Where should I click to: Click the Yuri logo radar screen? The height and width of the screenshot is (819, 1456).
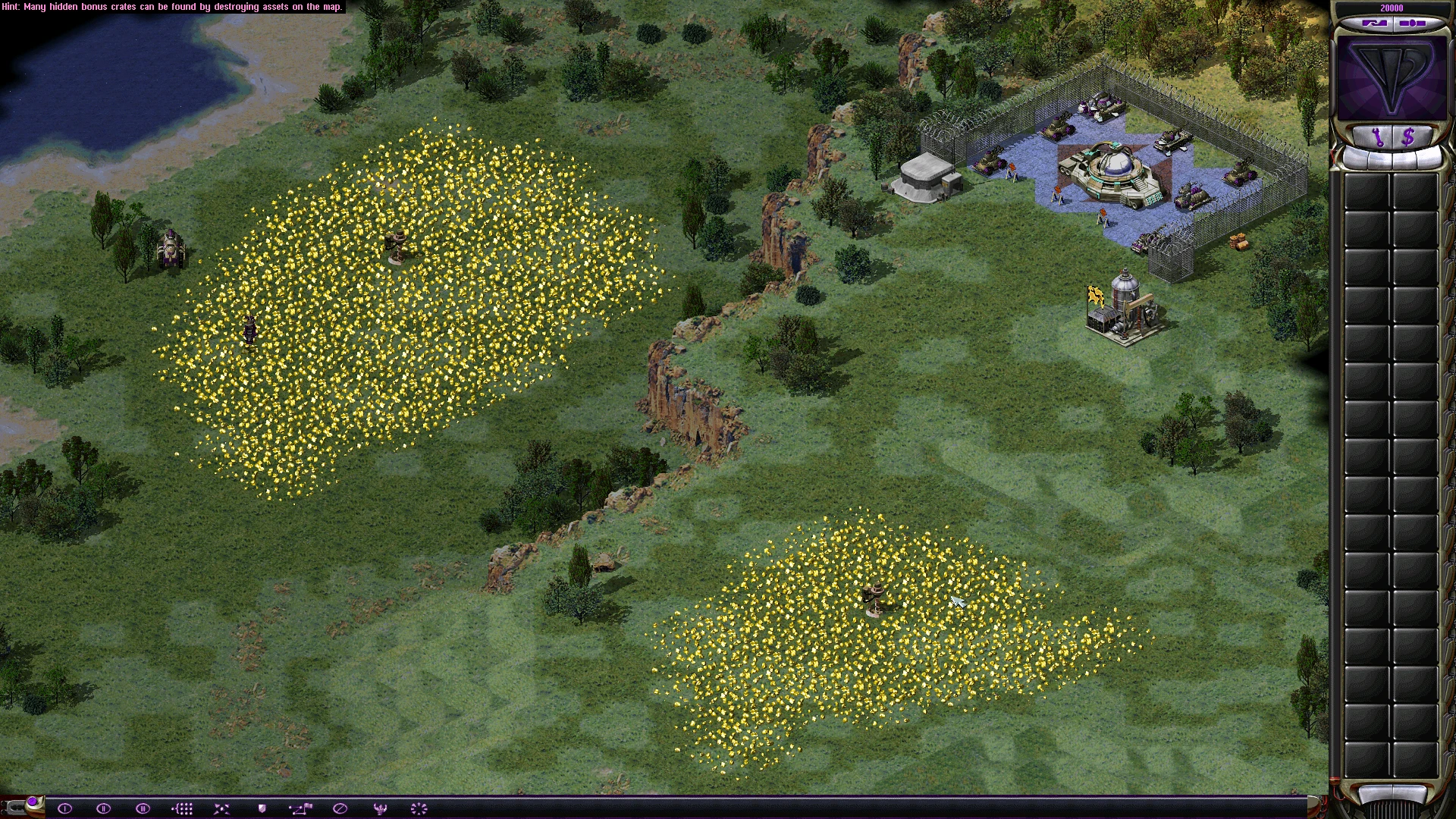point(1392,78)
